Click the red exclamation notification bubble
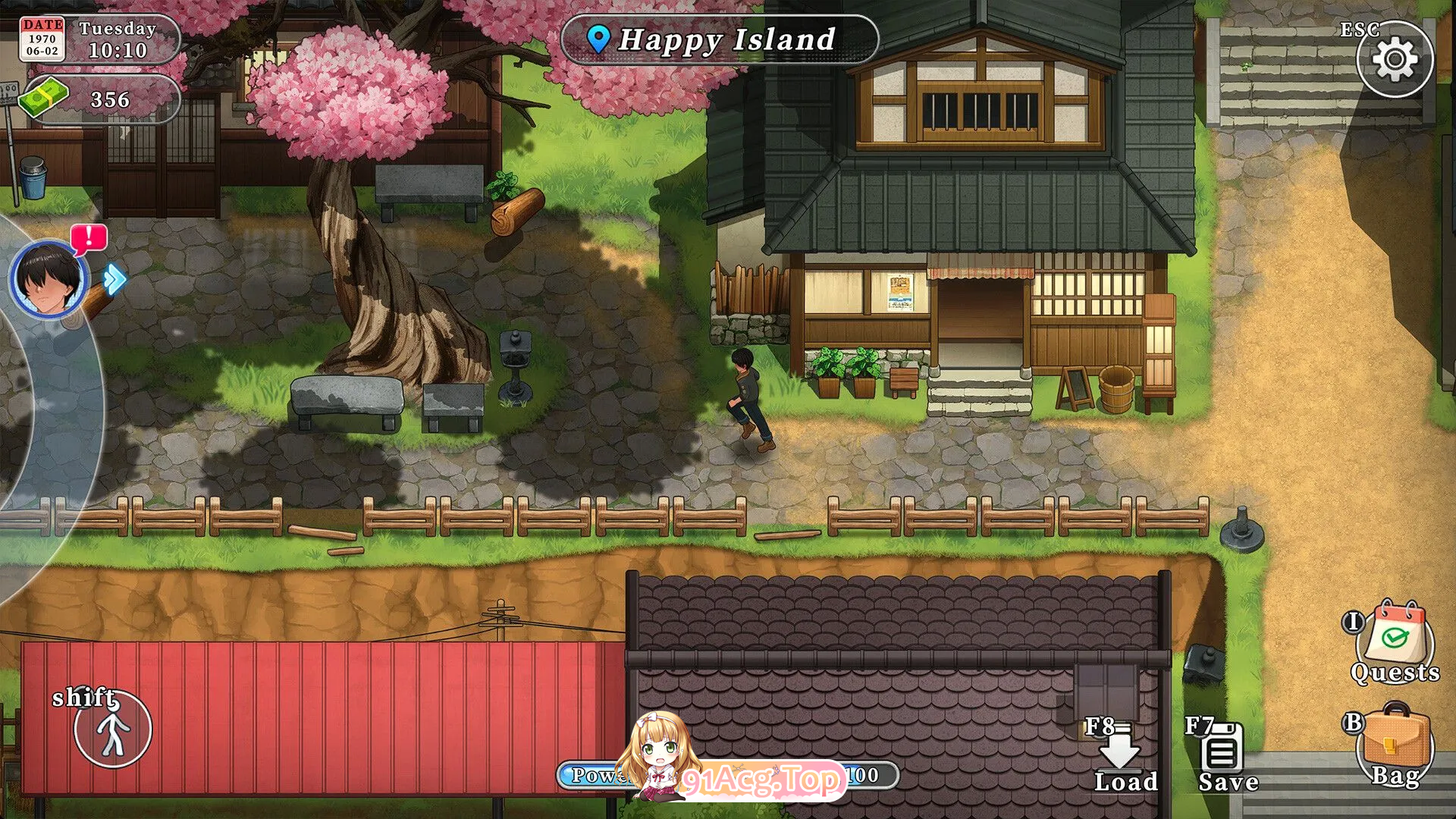 (89, 239)
